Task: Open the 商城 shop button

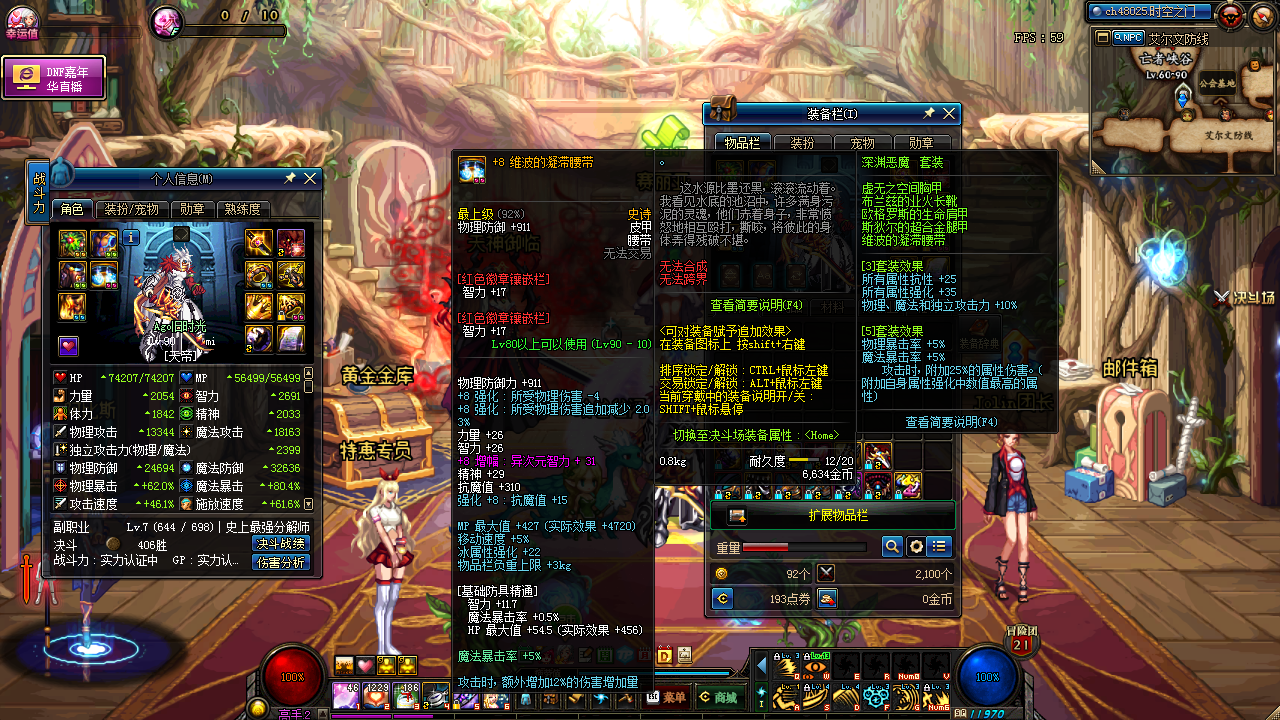Action: tap(719, 697)
